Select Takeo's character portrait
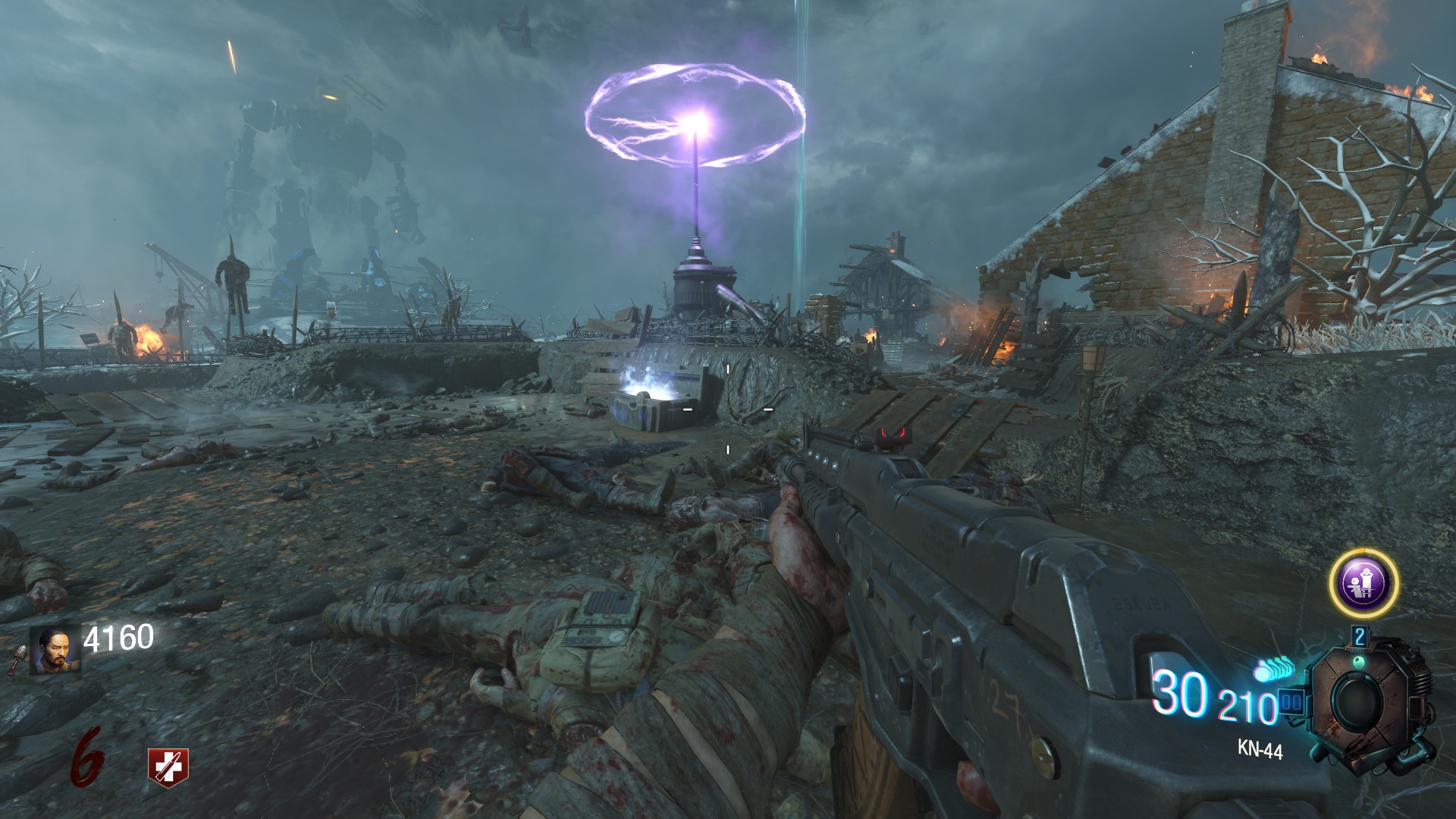Screen dimensions: 1456x819 click(x=55, y=650)
